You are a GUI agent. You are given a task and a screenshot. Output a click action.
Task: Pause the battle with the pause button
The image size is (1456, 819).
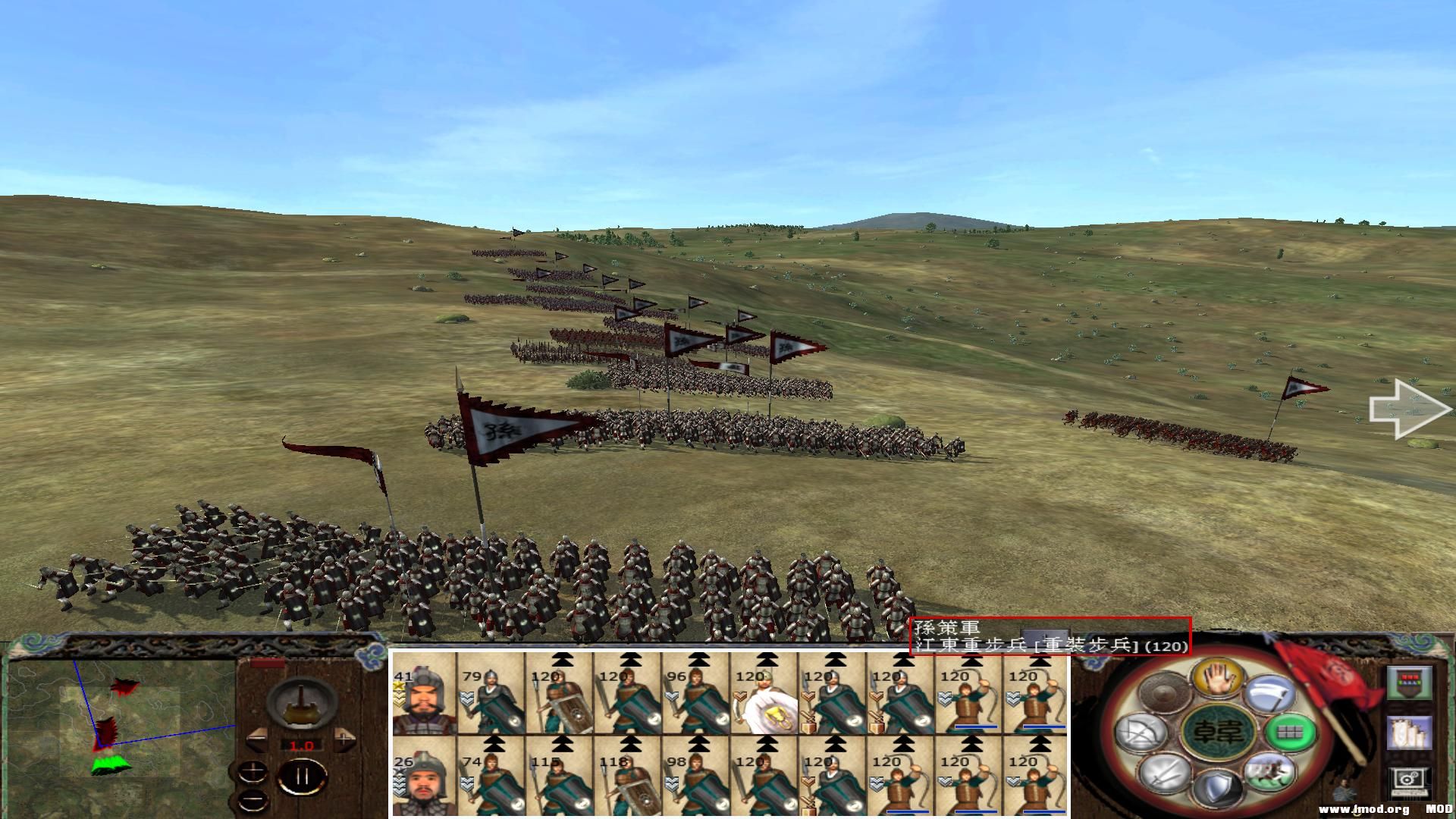coord(302,776)
